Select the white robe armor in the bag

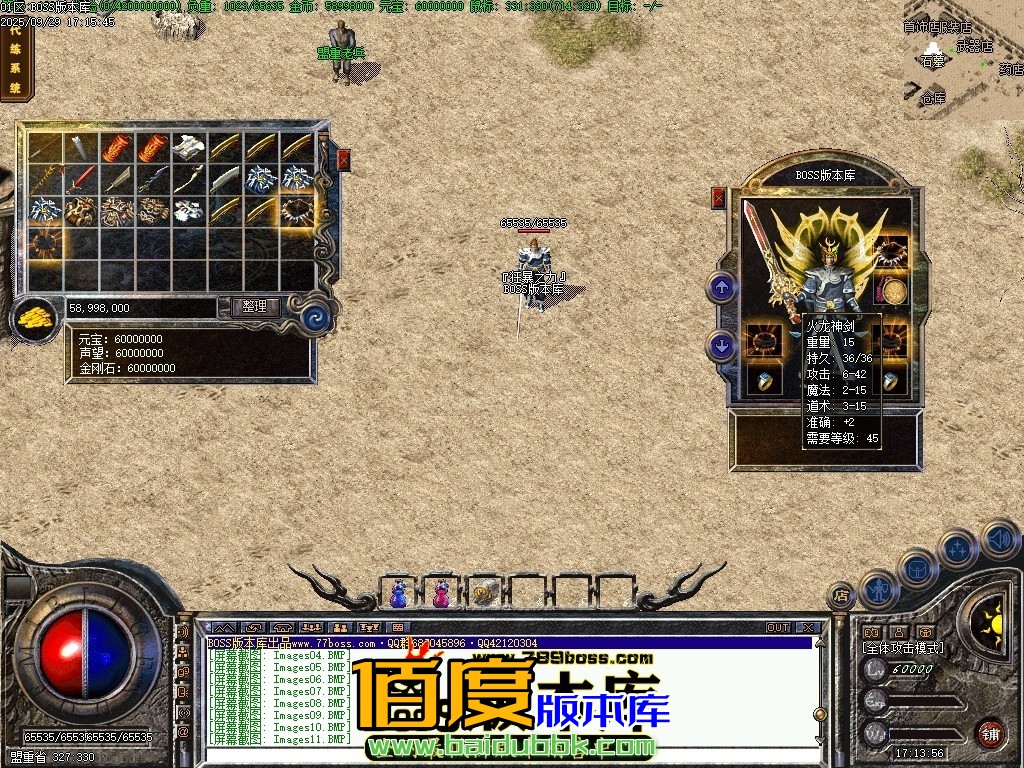coord(189,147)
